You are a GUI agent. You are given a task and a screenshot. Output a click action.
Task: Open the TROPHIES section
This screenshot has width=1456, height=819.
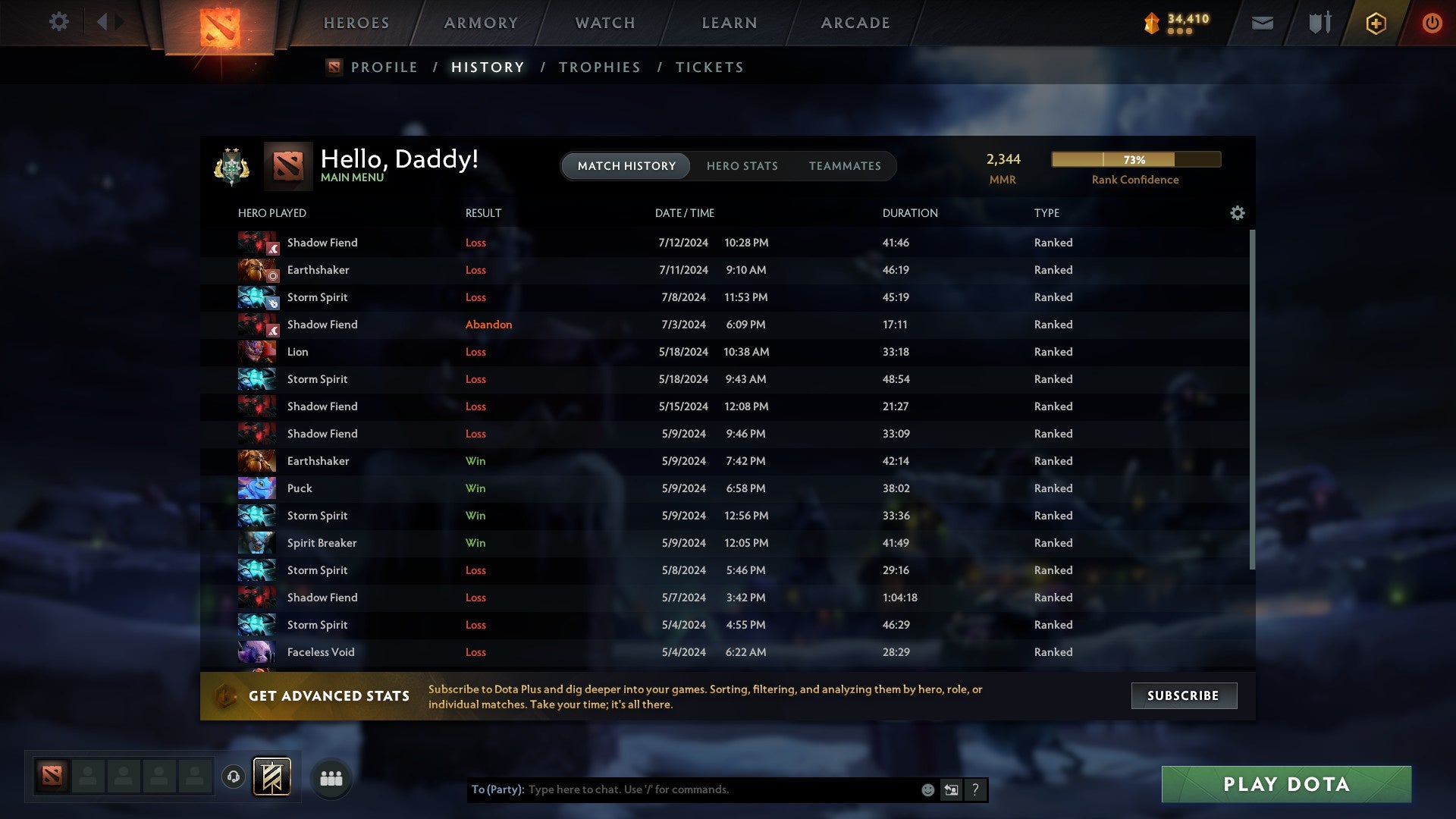pos(599,67)
